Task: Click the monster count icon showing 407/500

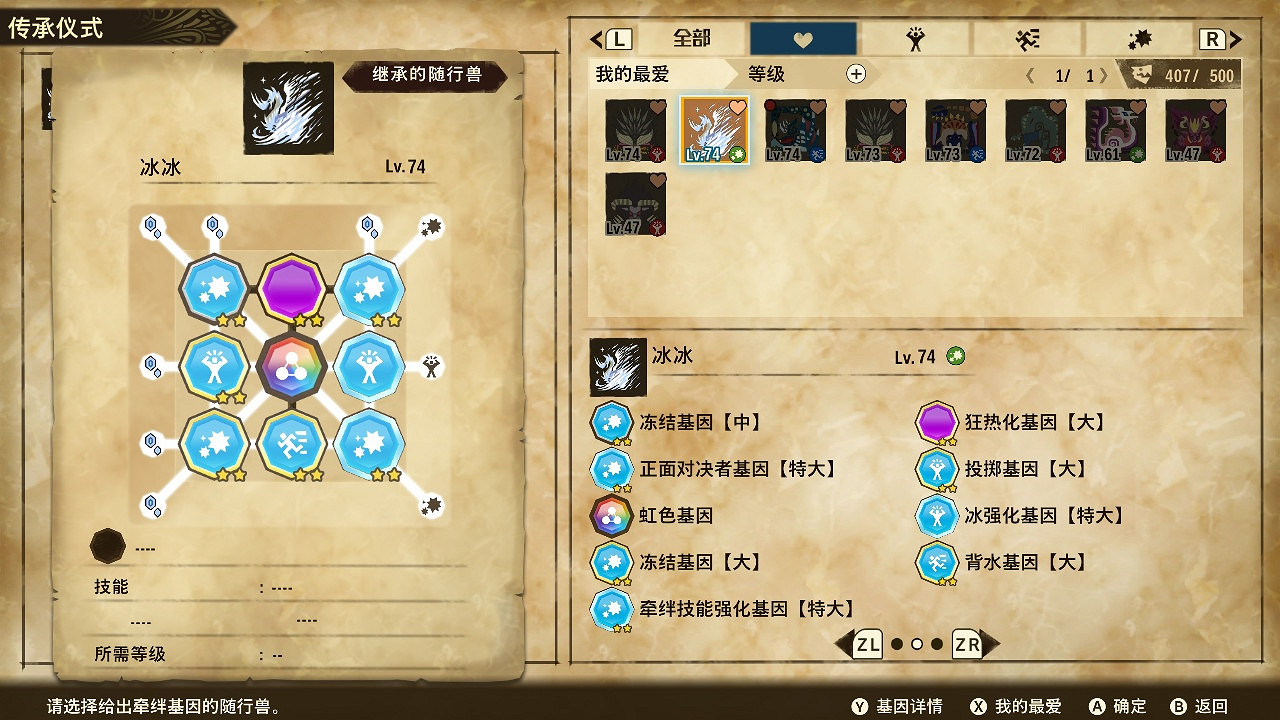Action: pos(1144,73)
